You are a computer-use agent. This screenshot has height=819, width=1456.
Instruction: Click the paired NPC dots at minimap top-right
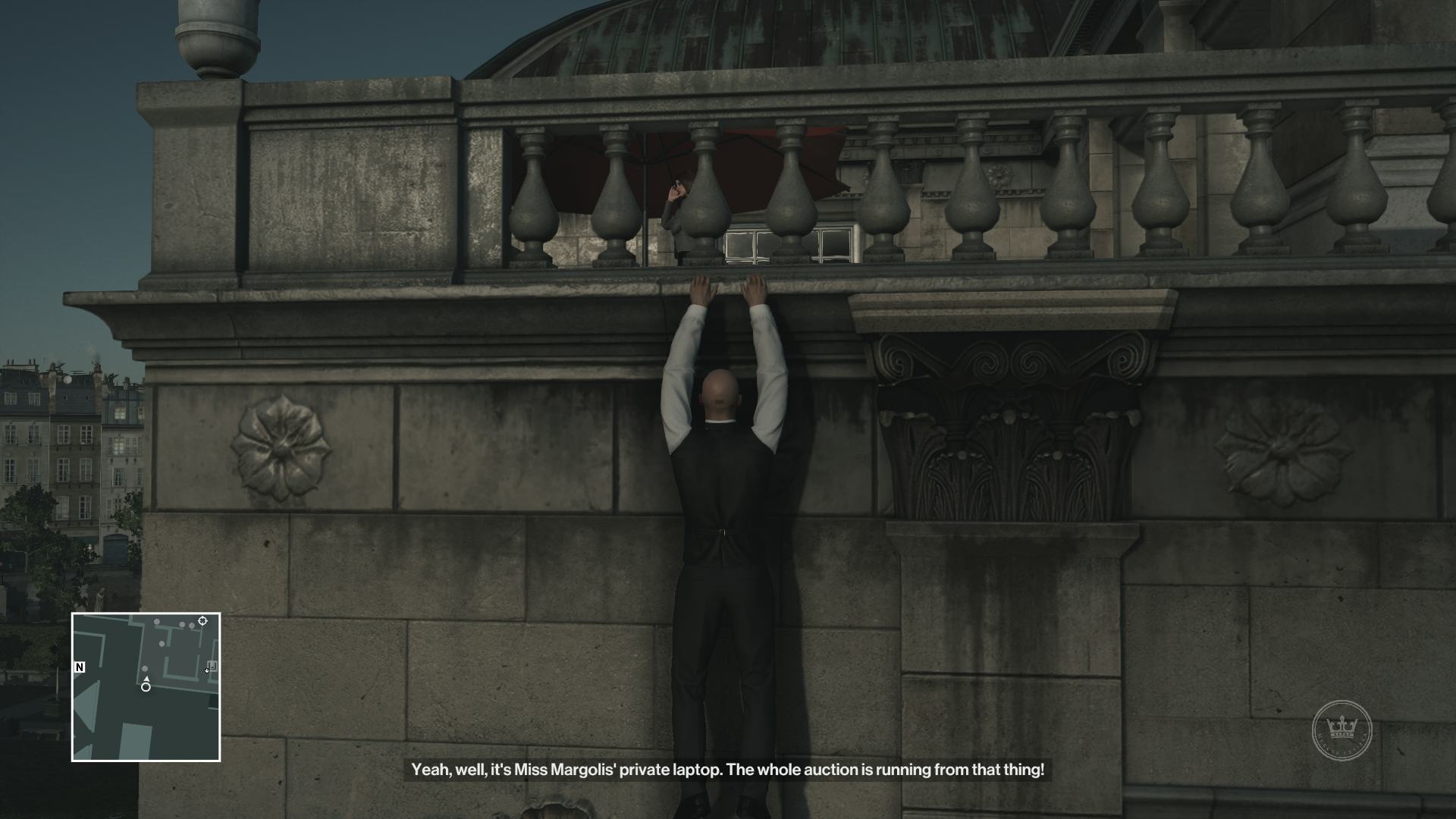[x=186, y=625]
